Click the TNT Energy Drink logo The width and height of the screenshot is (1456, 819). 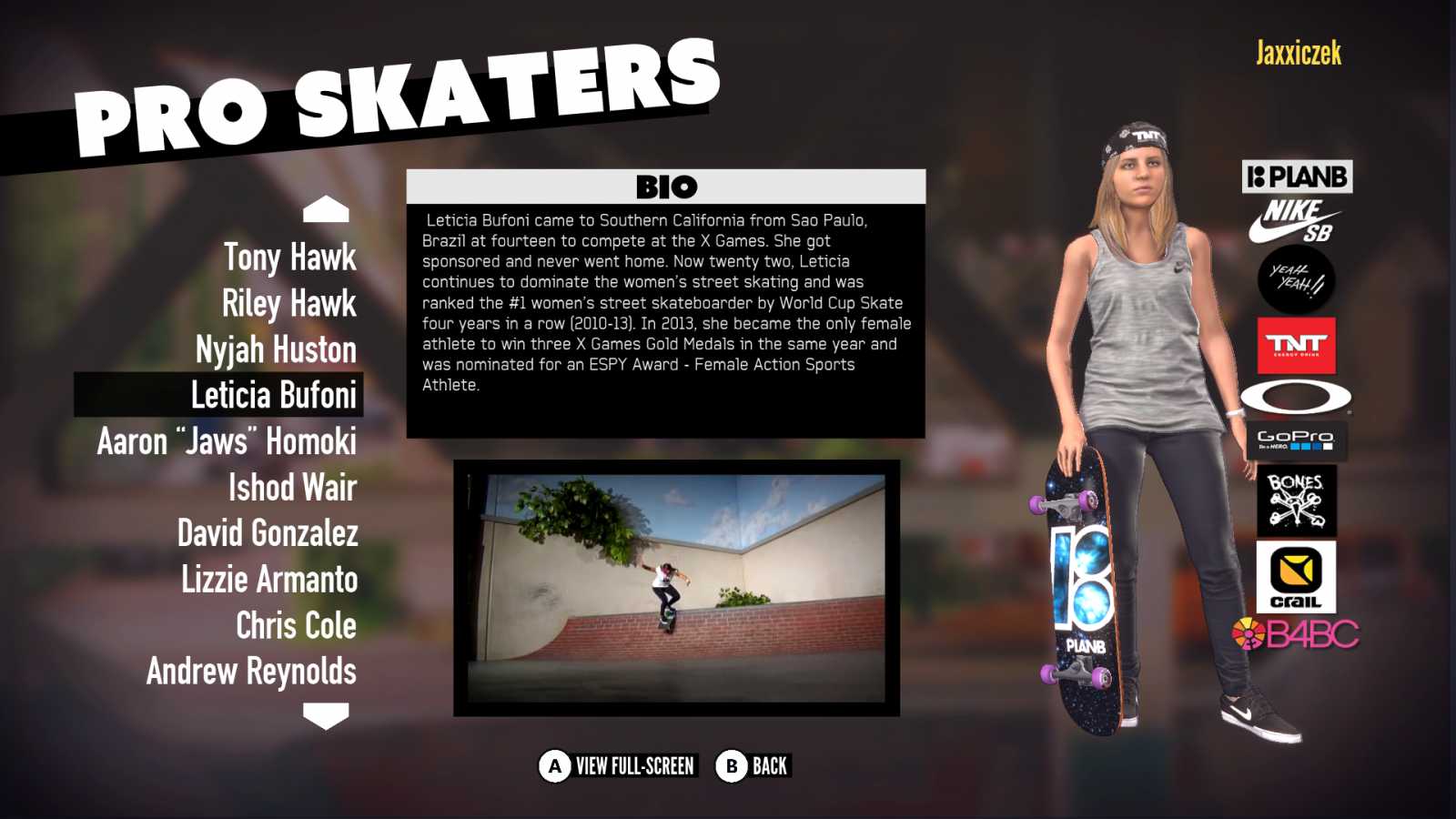point(1296,346)
